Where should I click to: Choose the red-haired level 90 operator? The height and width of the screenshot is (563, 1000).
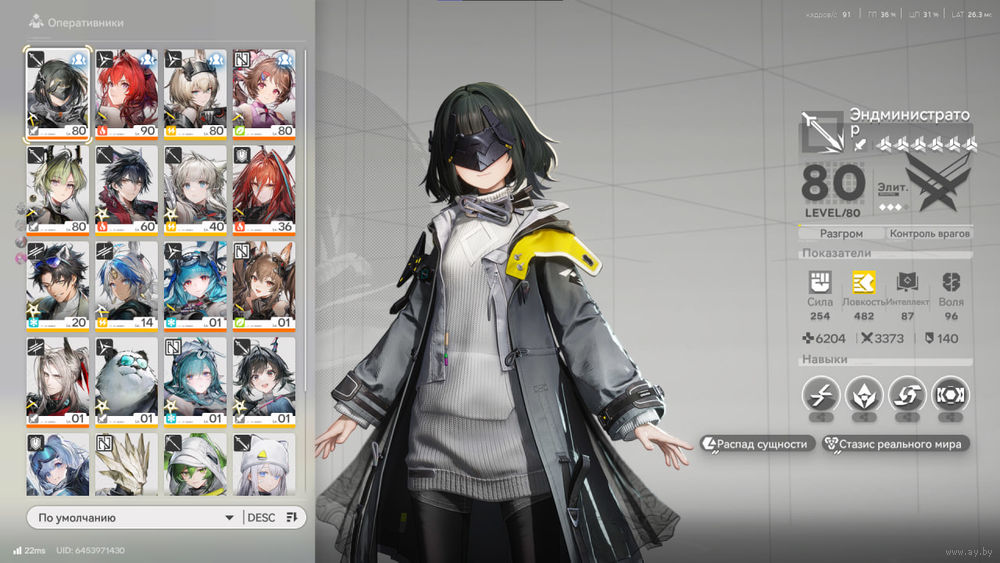click(126, 93)
